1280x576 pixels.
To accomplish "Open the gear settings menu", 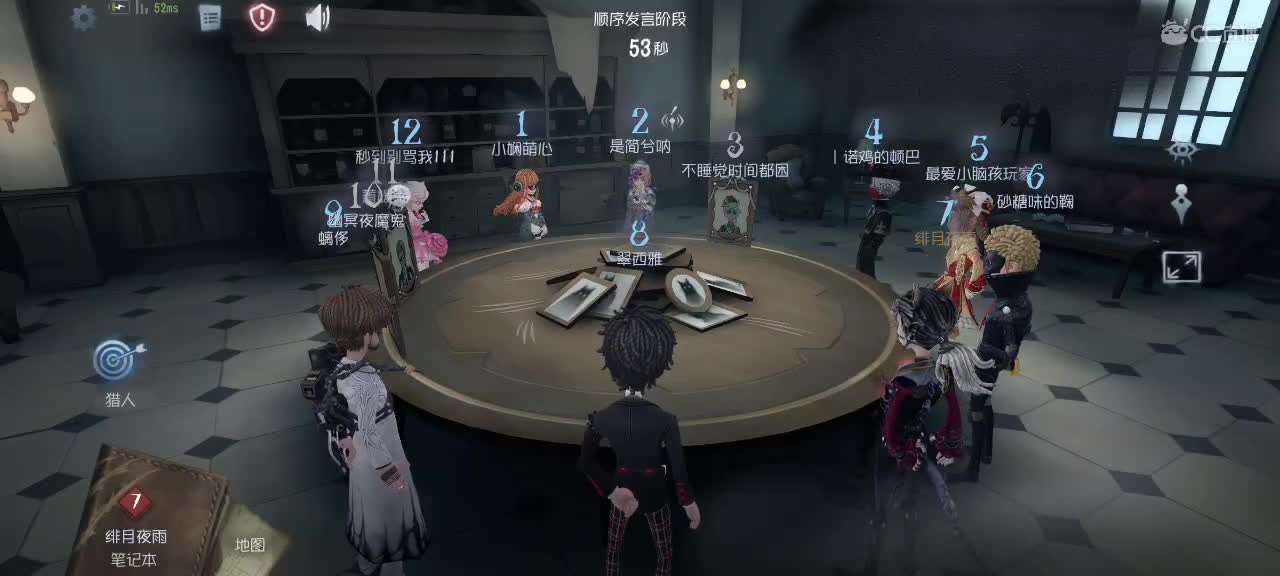I will point(83,17).
